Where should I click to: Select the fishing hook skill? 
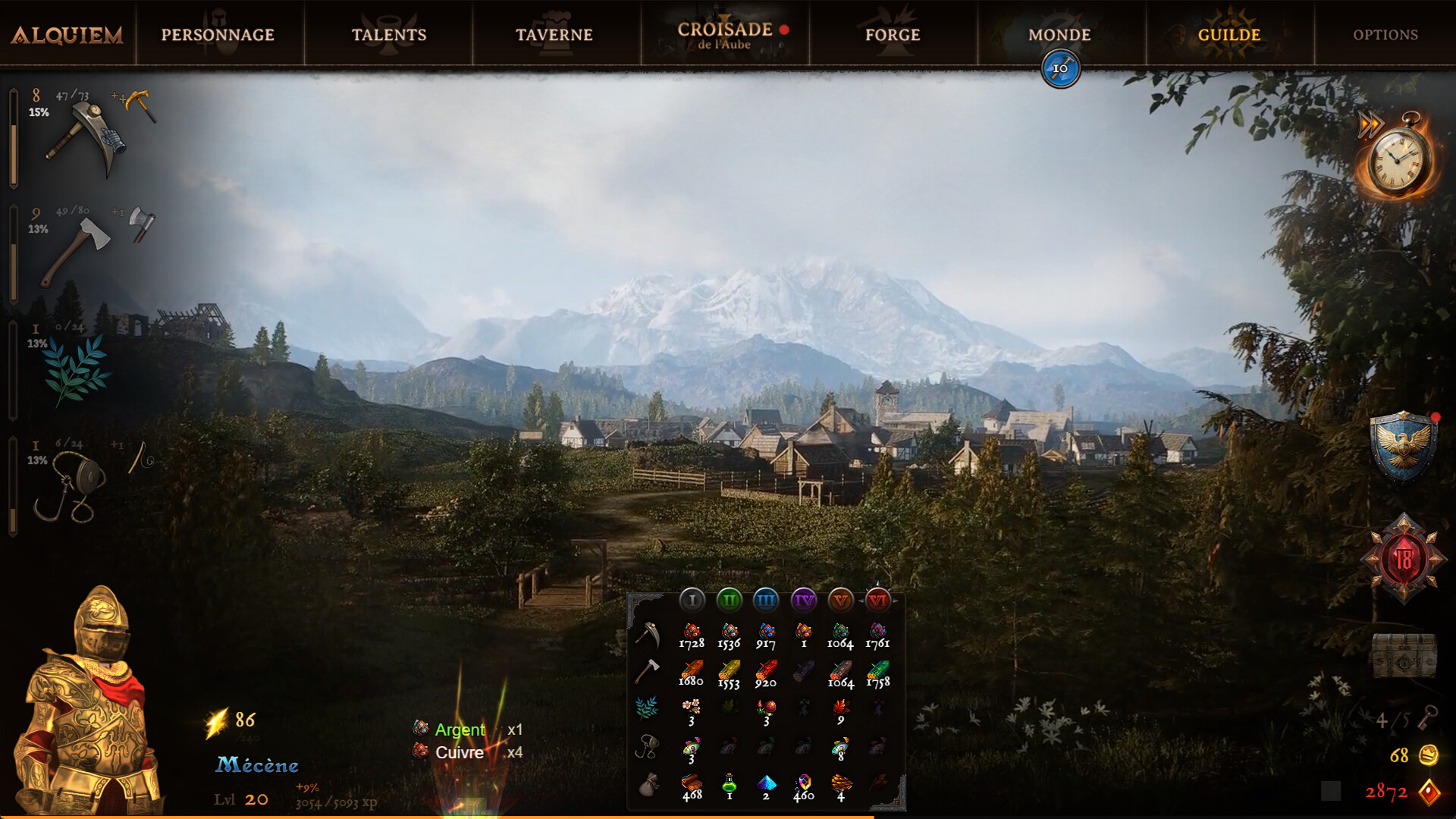(x=72, y=485)
